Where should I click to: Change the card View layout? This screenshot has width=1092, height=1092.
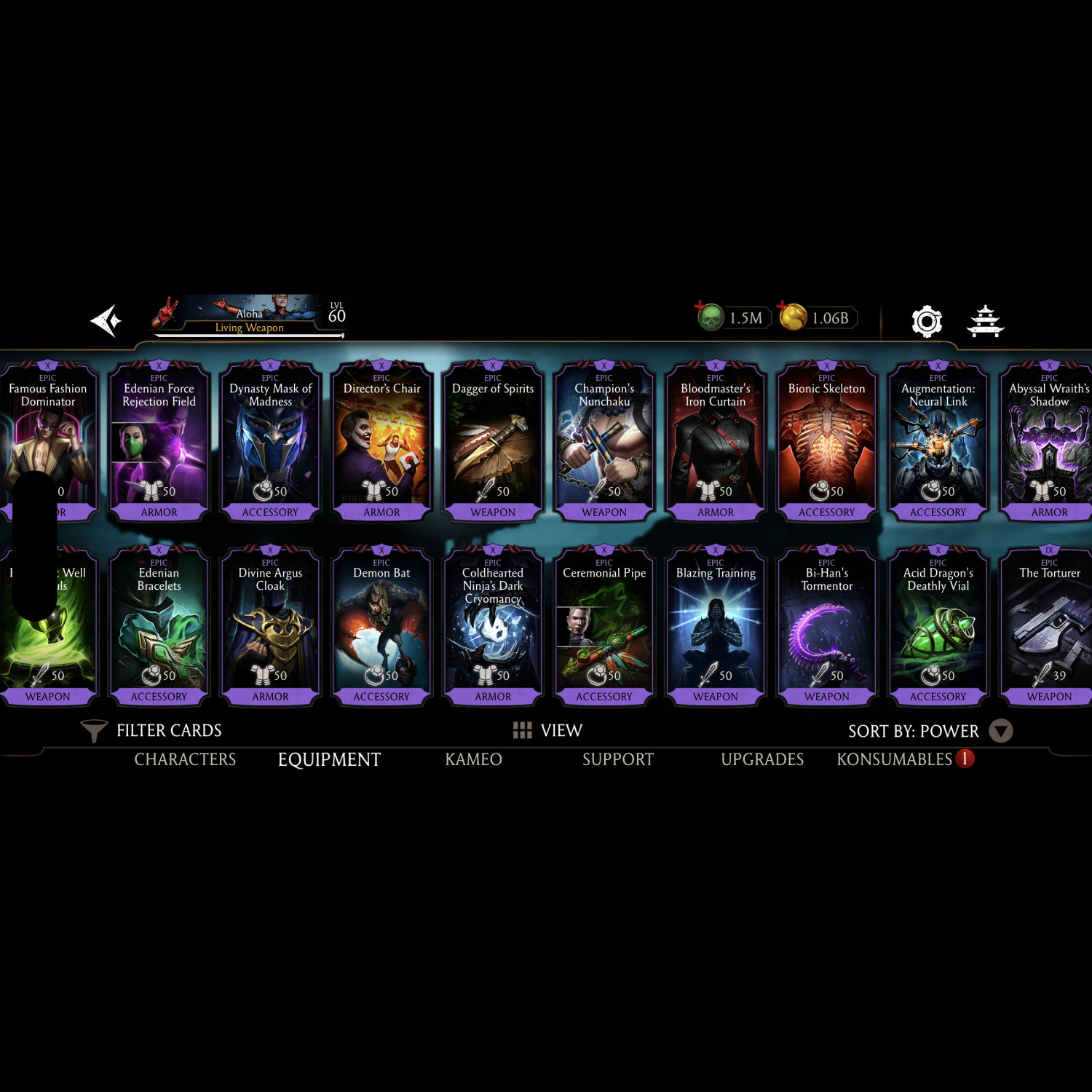548,730
